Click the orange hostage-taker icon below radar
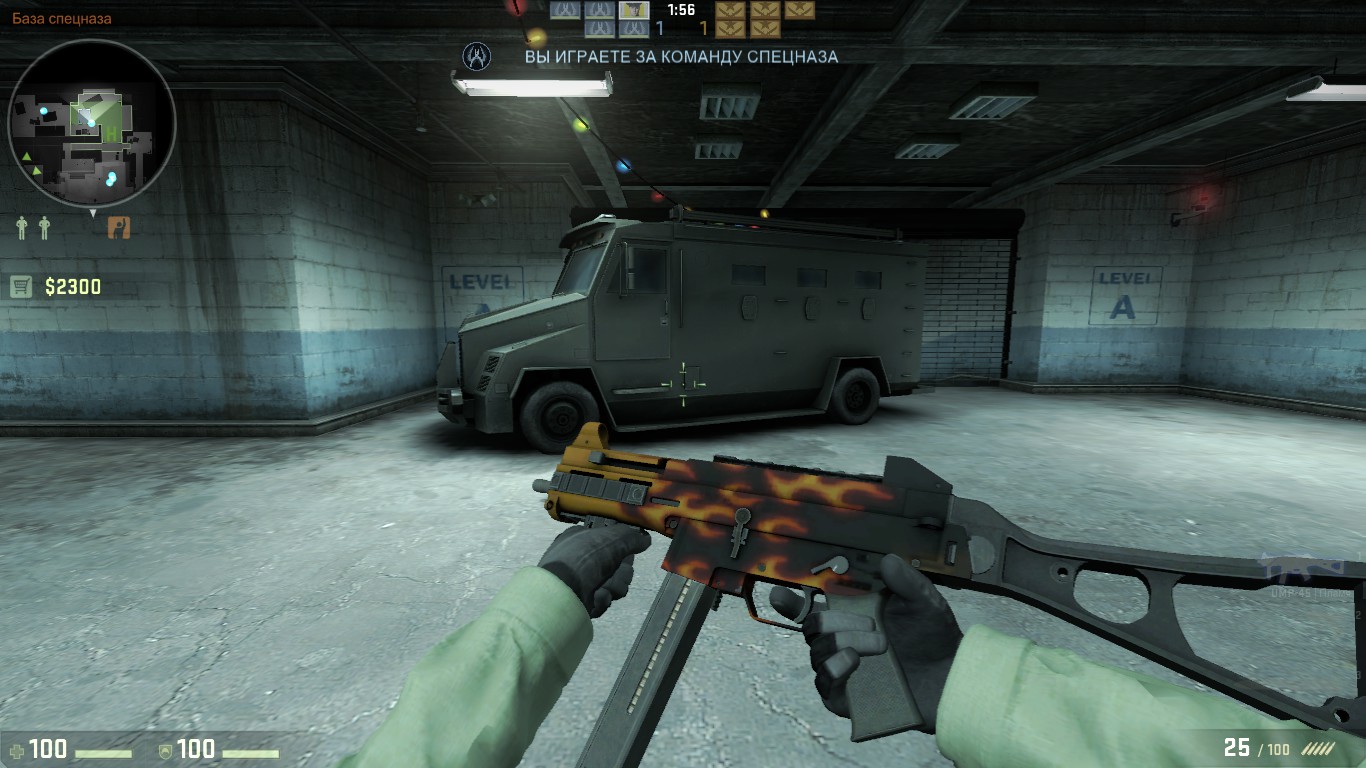This screenshot has height=768, width=1366. coord(119,228)
